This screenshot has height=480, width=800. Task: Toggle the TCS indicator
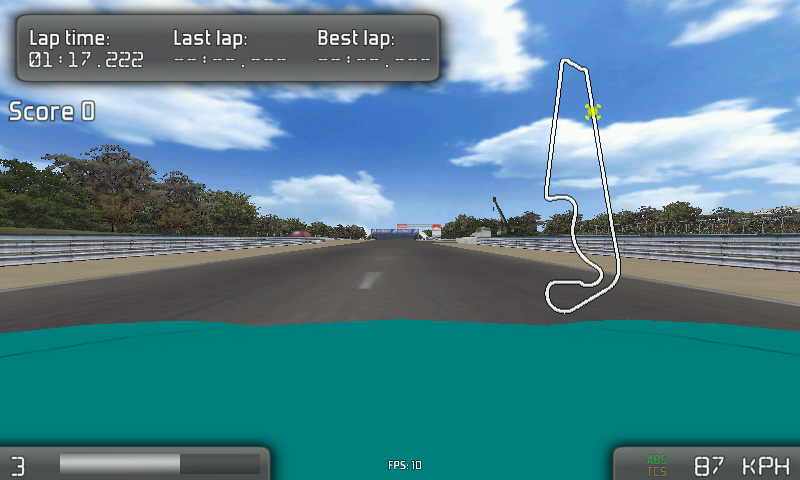click(x=657, y=471)
